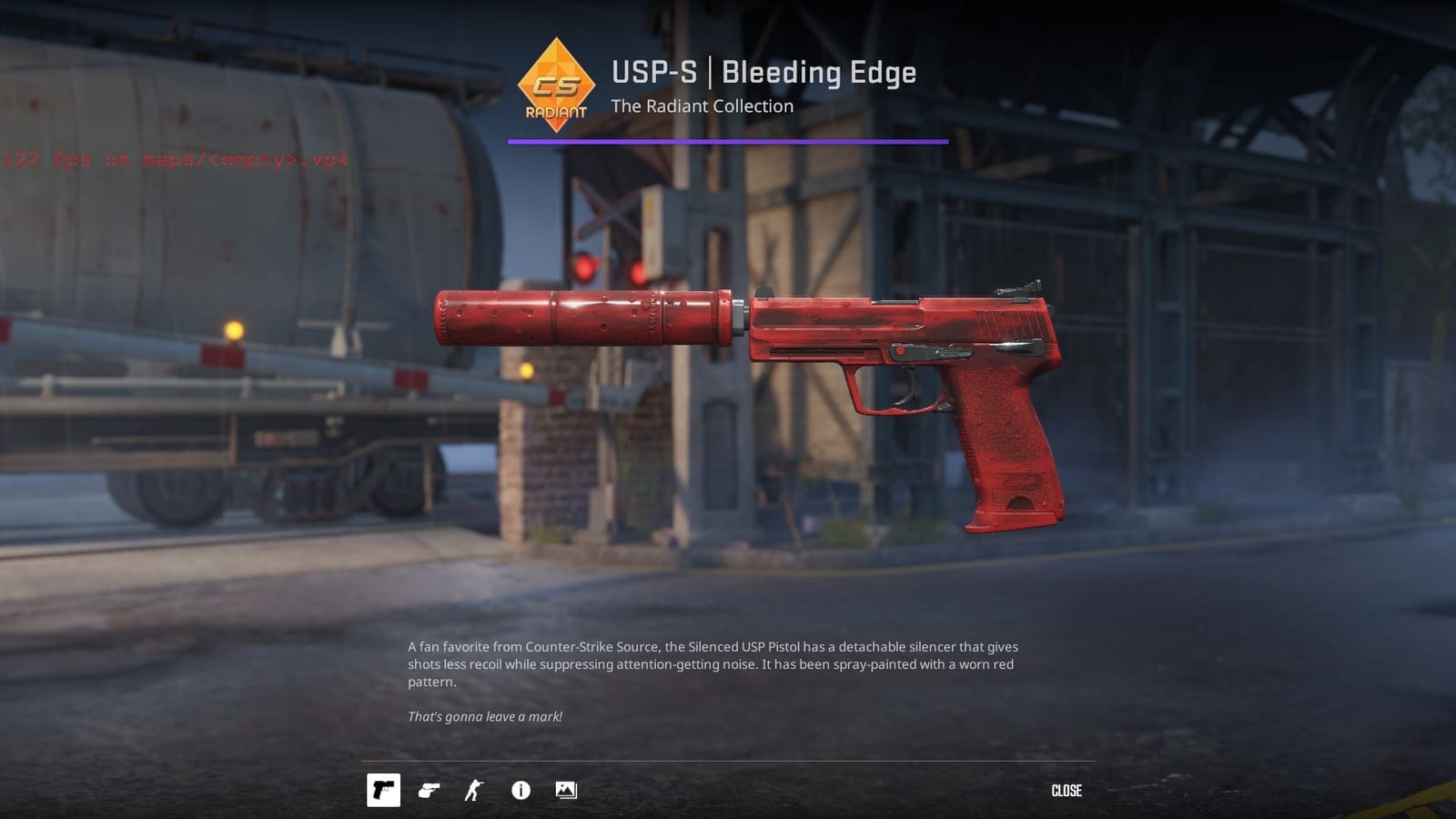The height and width of the screenshot is (819, 1456).
Task: Click the USP-S Bleeding Edge title text
Action: (x=764, y=73)
